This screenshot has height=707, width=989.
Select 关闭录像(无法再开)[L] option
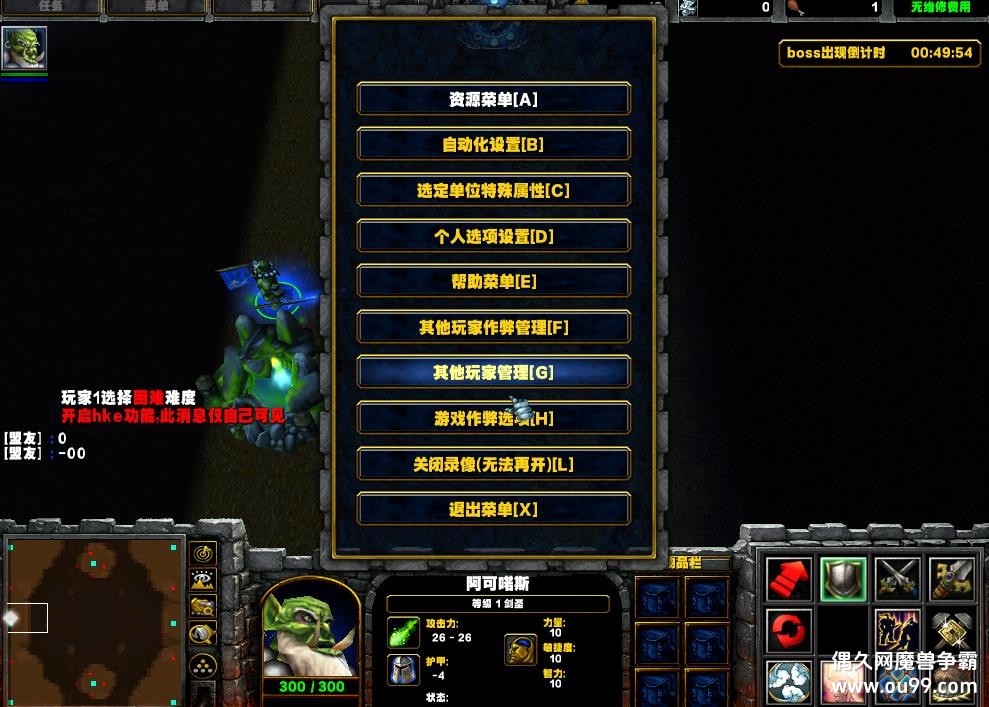point(493,464)
